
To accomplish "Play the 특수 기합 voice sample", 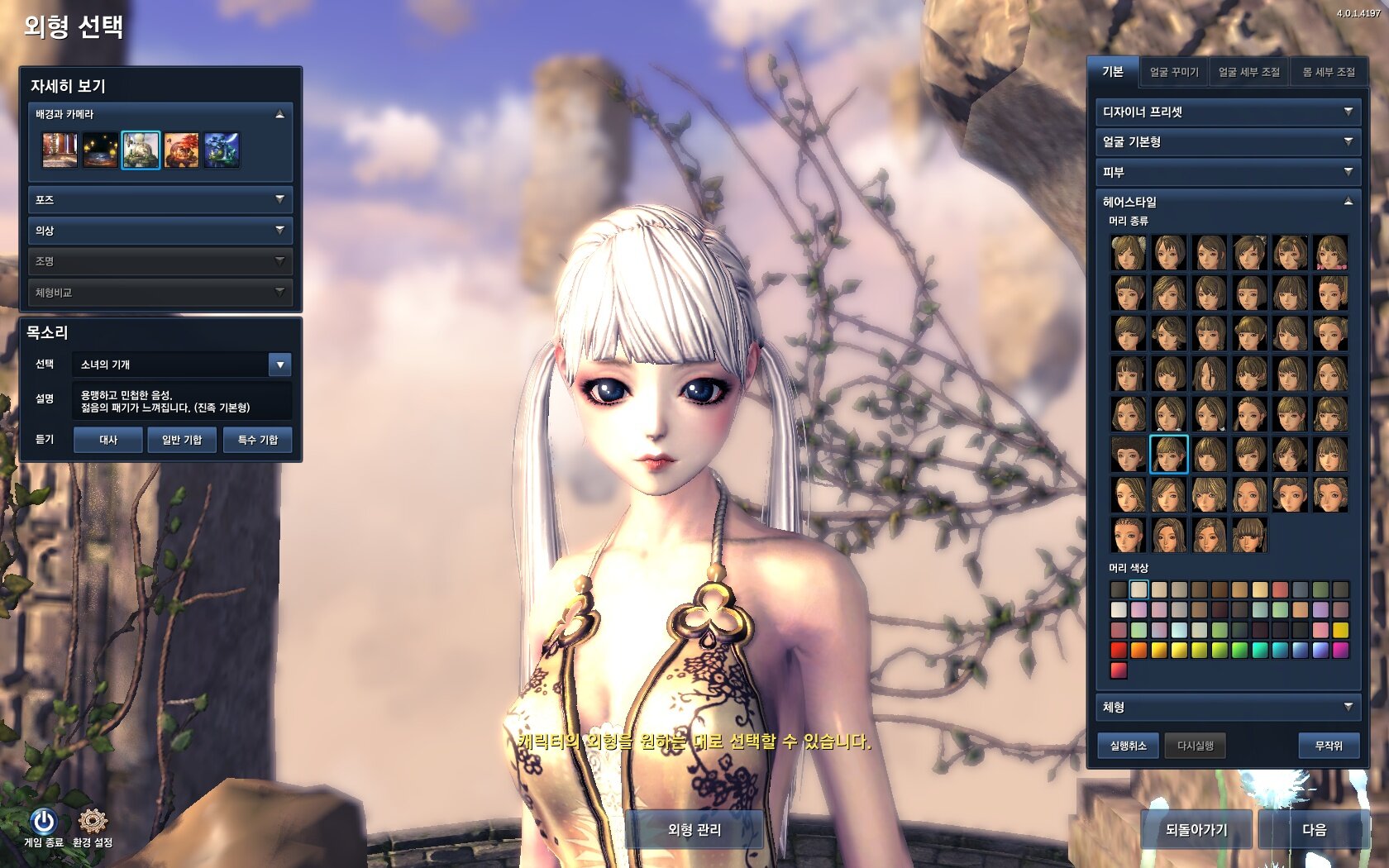I will (x=257, y=440).
